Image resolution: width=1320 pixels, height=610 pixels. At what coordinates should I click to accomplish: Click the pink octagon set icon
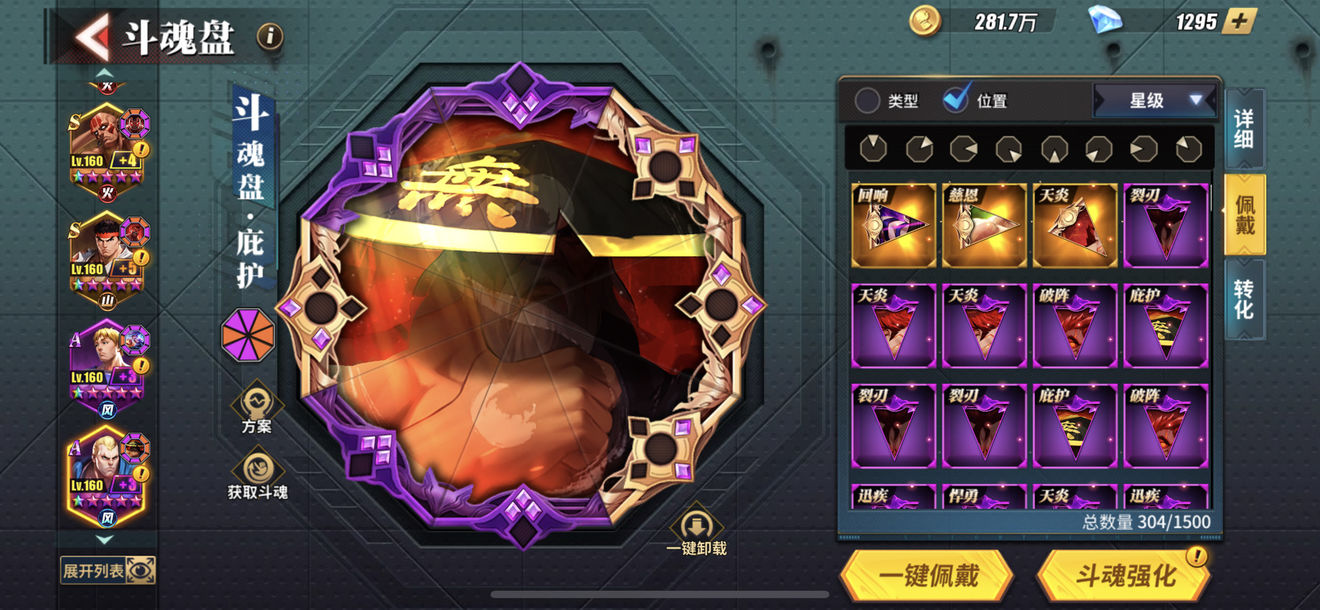(x=248, y=334)
